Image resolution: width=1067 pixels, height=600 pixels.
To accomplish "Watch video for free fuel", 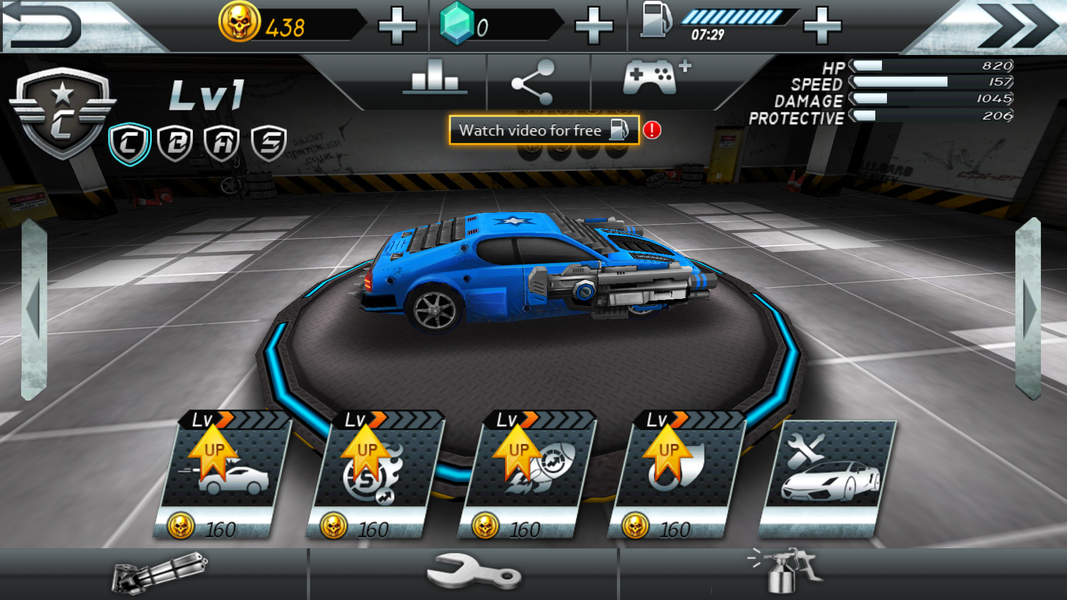I will 543,130.
